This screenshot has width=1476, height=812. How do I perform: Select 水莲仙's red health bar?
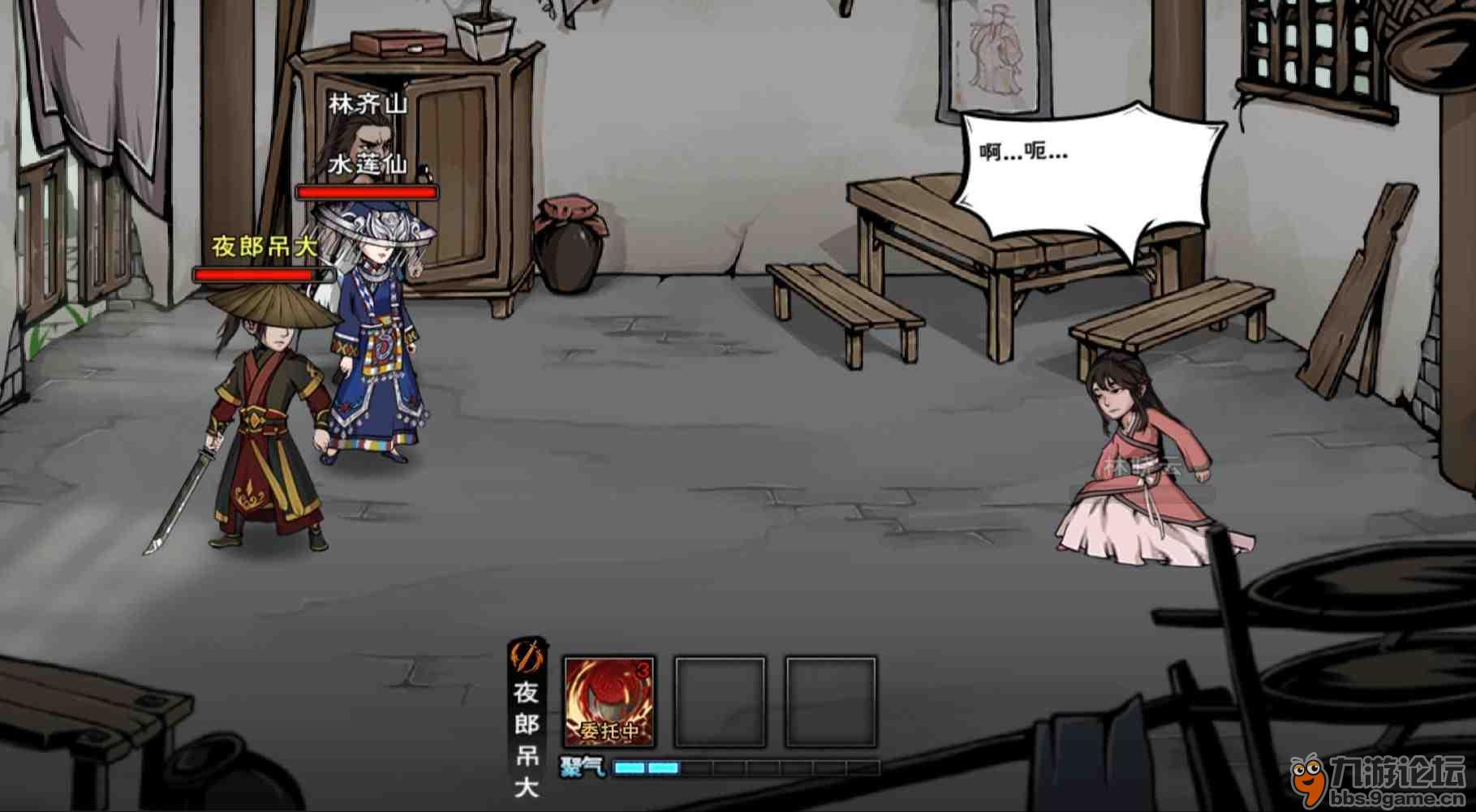367,192
